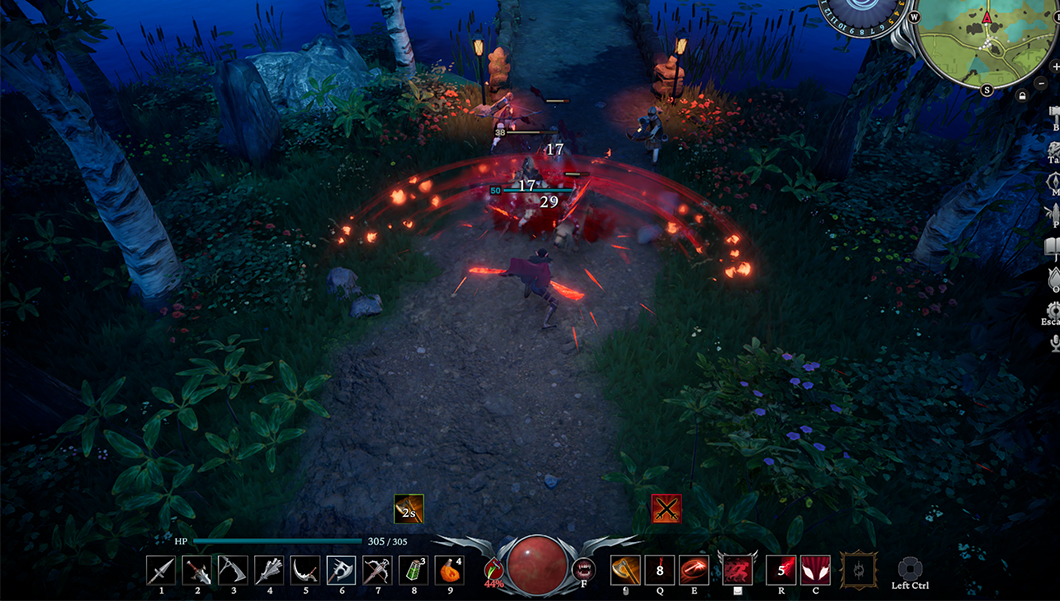Use the green potion vial consumable
The image size is (1060, 601).
(414, 570)
